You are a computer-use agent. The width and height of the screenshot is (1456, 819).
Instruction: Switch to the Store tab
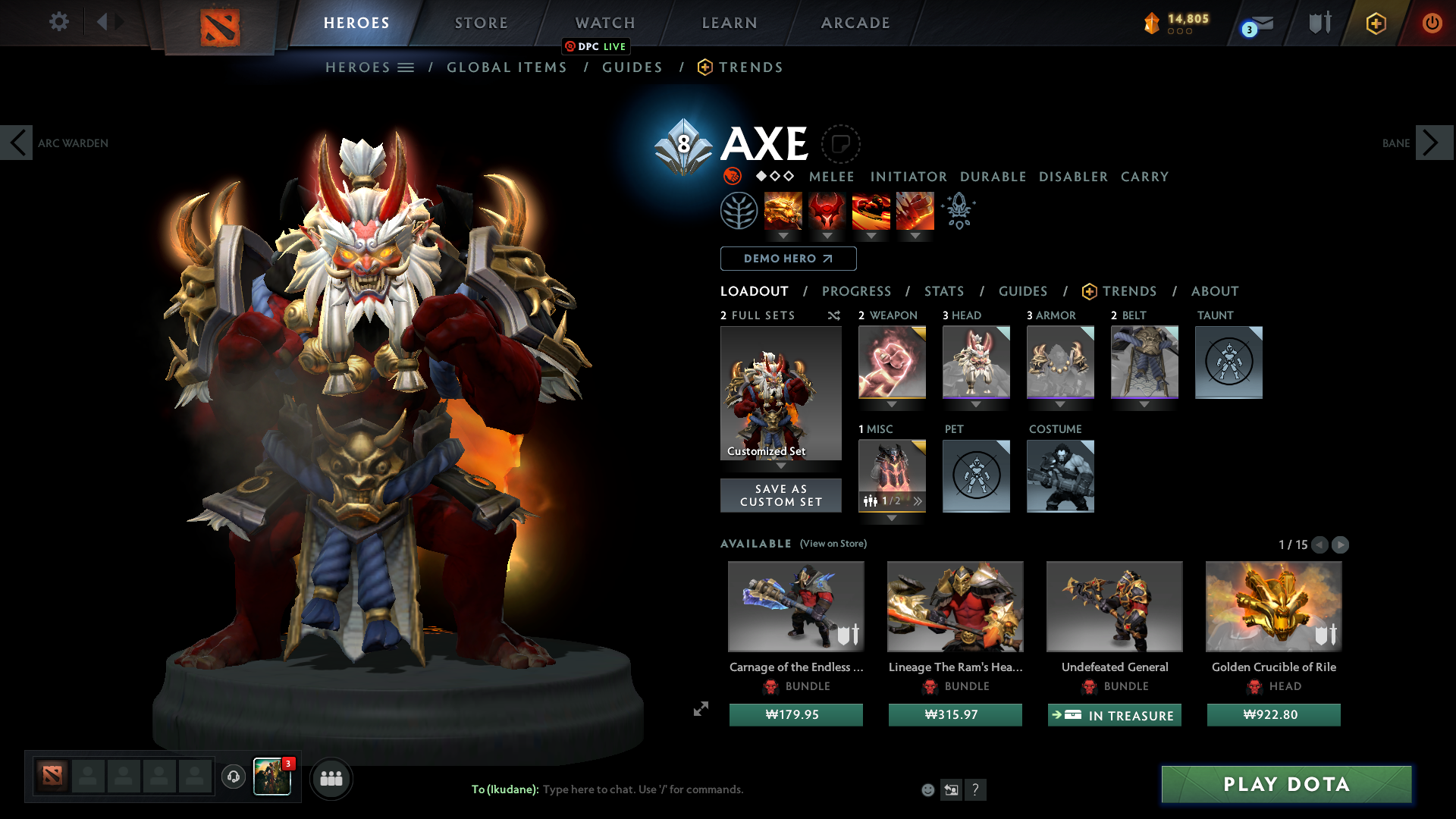point(481,23)
